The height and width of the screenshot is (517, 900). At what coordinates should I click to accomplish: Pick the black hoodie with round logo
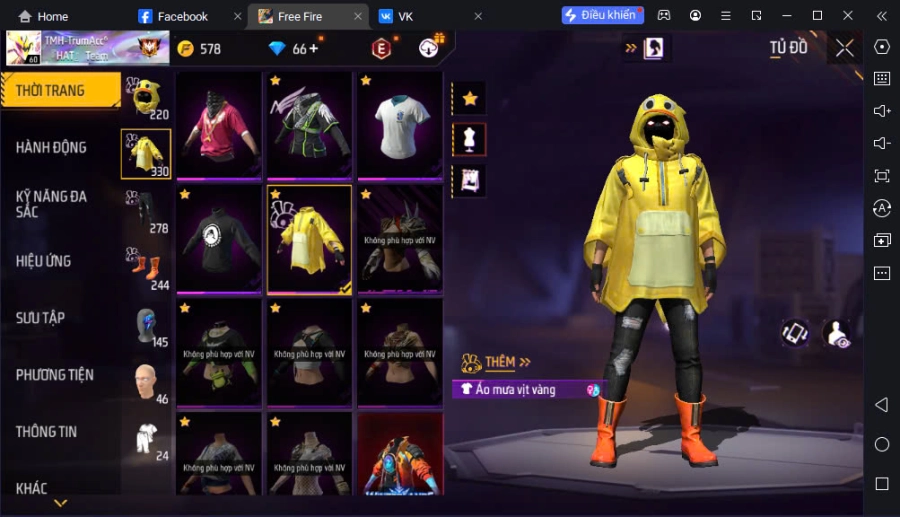point(219,239)
